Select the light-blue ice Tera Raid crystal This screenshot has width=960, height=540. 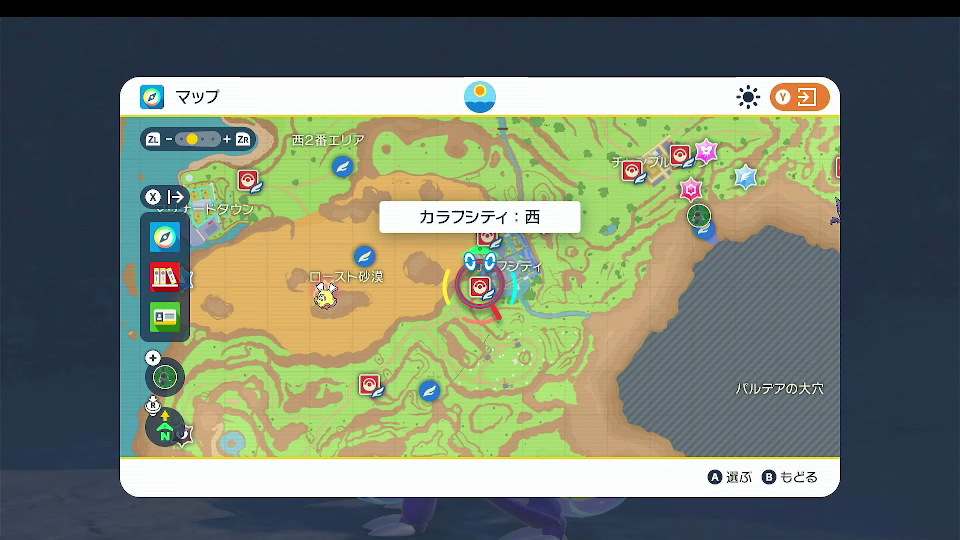745,177
